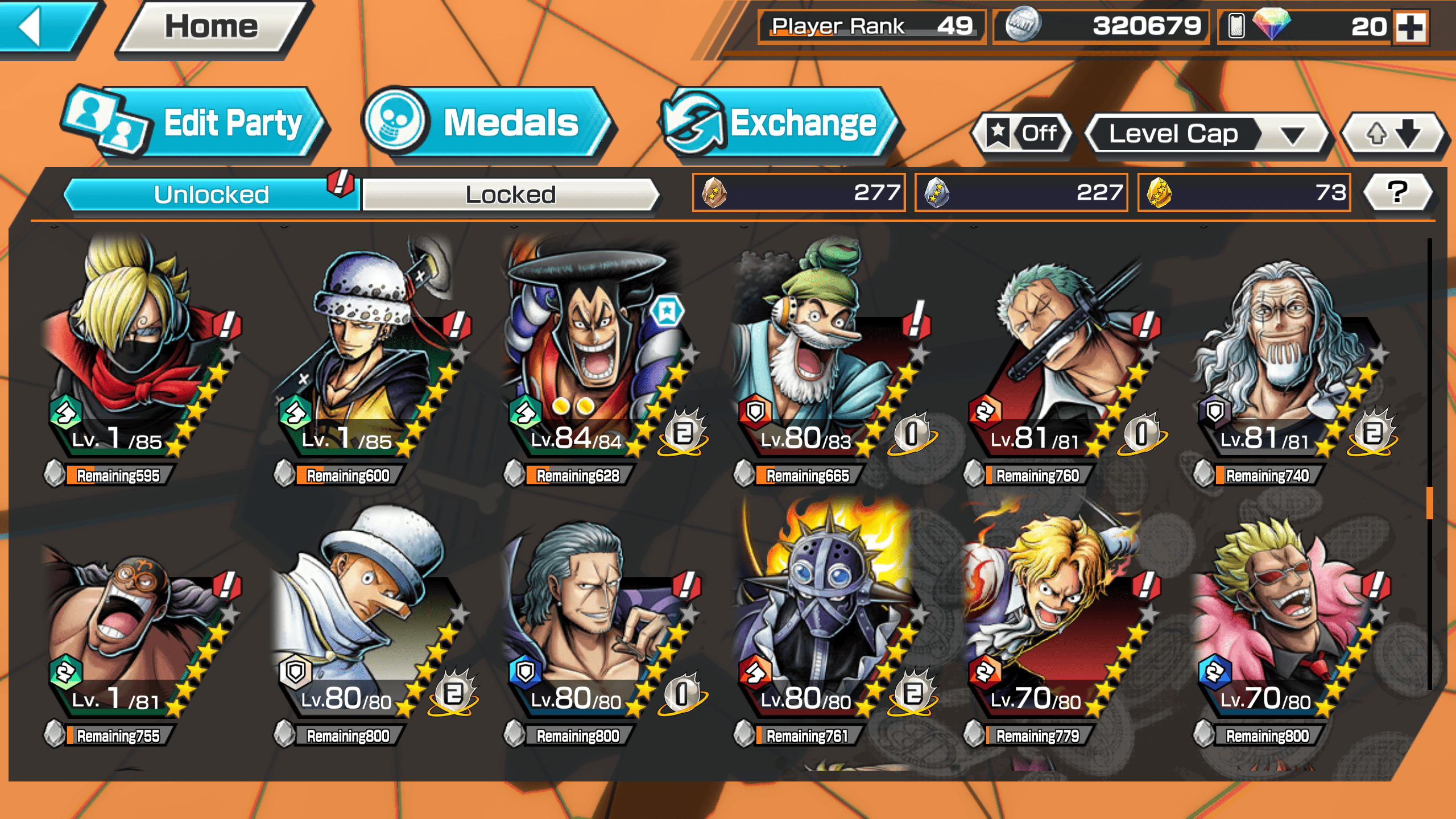The image size is (1456, 819).
Task: Open the Medals menu
Action: click(489, 123)
